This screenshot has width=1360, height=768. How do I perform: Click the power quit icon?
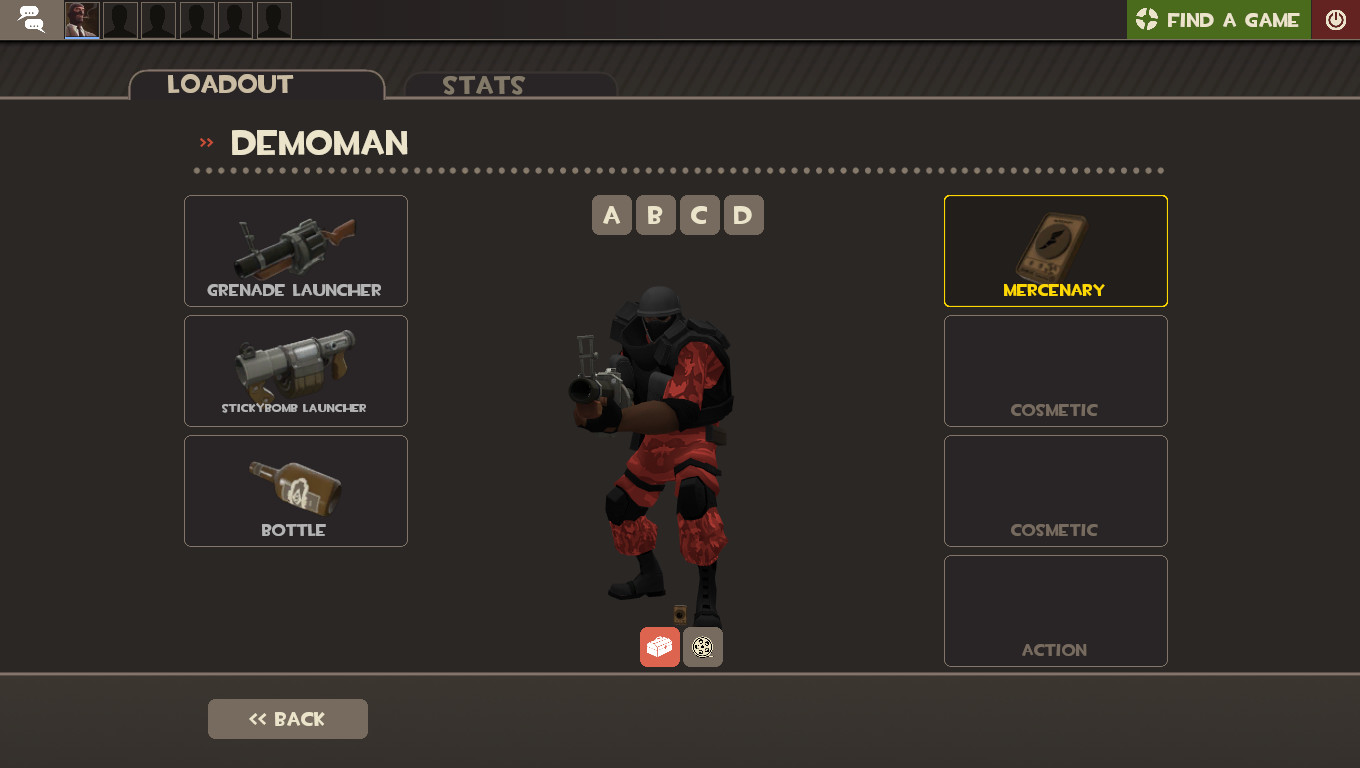point(1336,19)
